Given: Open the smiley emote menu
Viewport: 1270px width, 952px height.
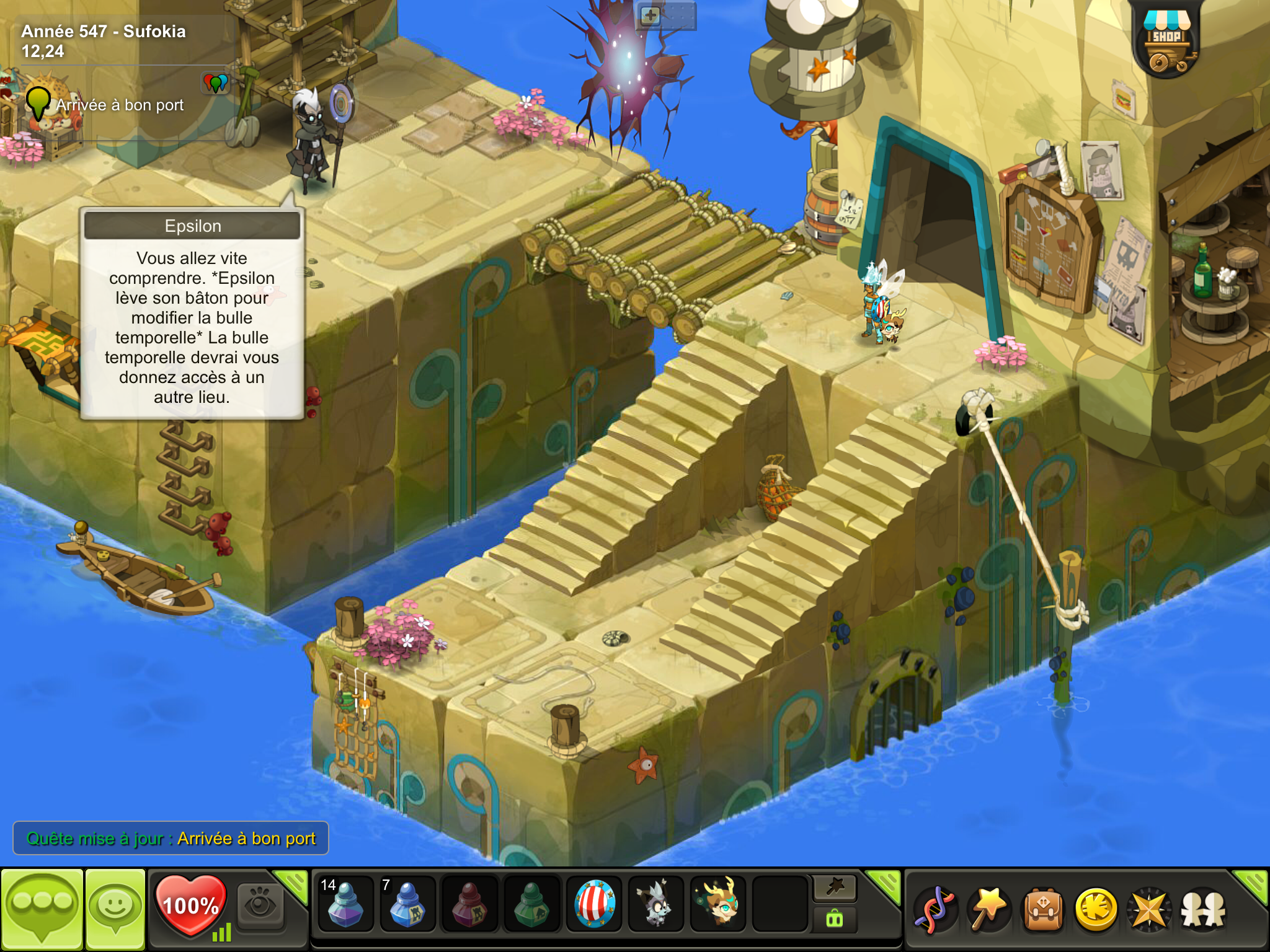Looking at the screenshot, I should tap(115, 909).
